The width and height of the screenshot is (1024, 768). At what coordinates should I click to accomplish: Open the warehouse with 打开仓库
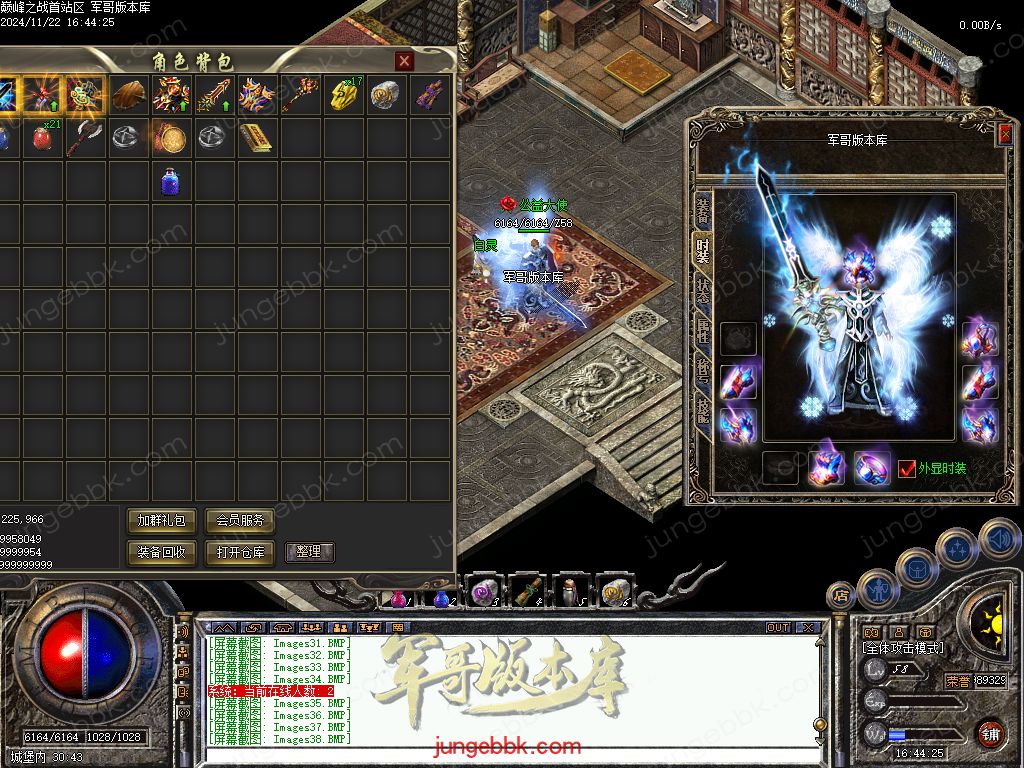tap(239, 552)
